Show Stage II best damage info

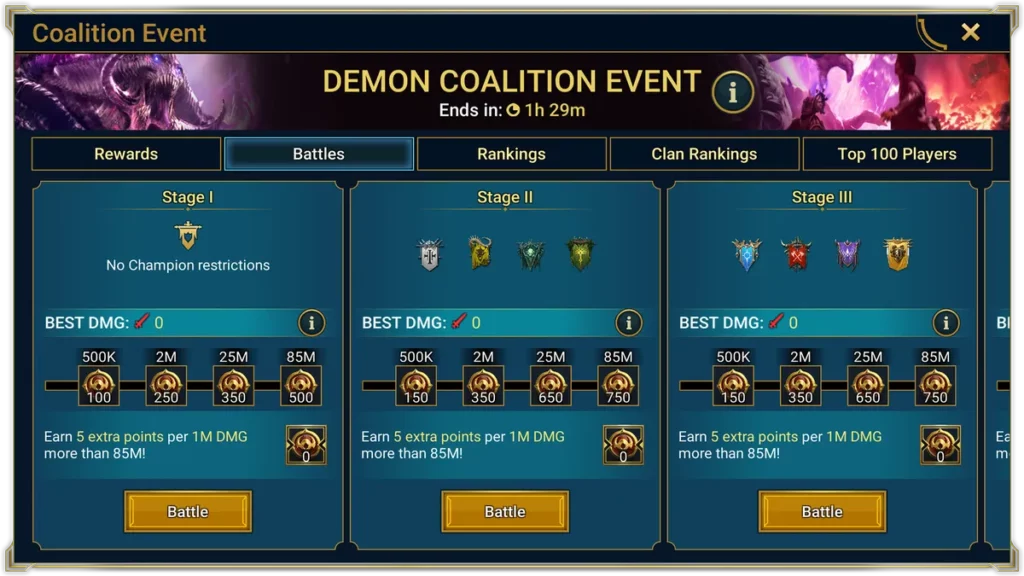628,323
